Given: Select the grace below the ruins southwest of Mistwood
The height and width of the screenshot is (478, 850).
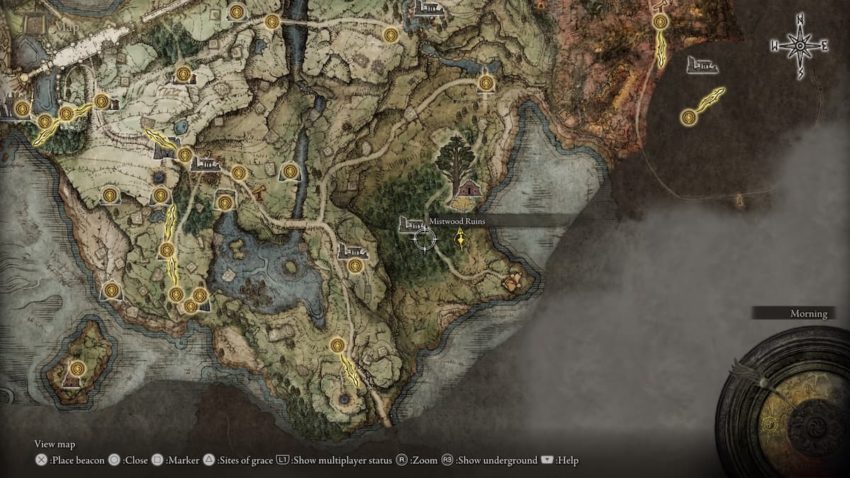Looking at the screenshot, I should click(x=355, y=266).
